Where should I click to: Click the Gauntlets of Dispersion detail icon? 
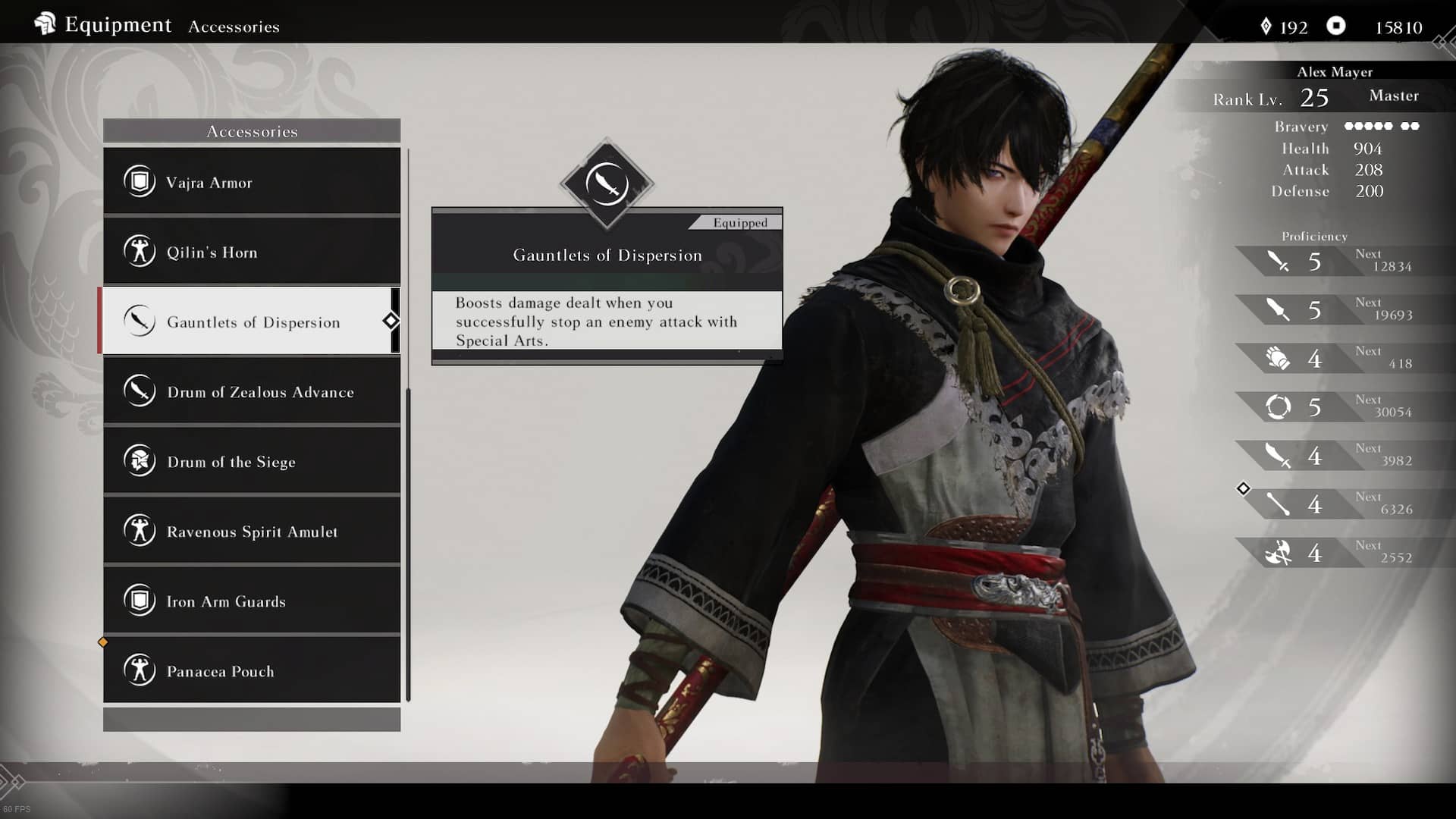607,184
